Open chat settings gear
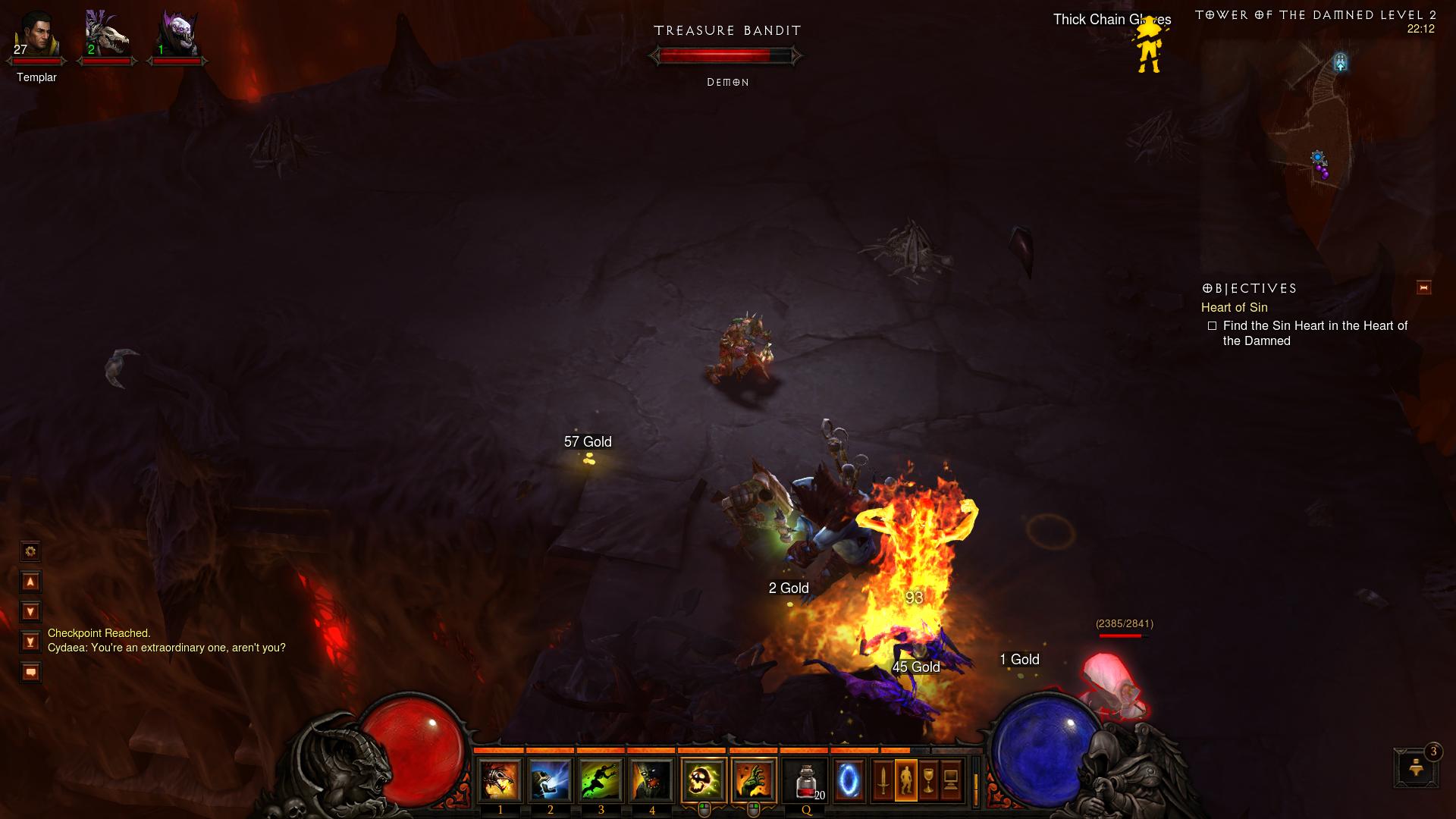 30,551
